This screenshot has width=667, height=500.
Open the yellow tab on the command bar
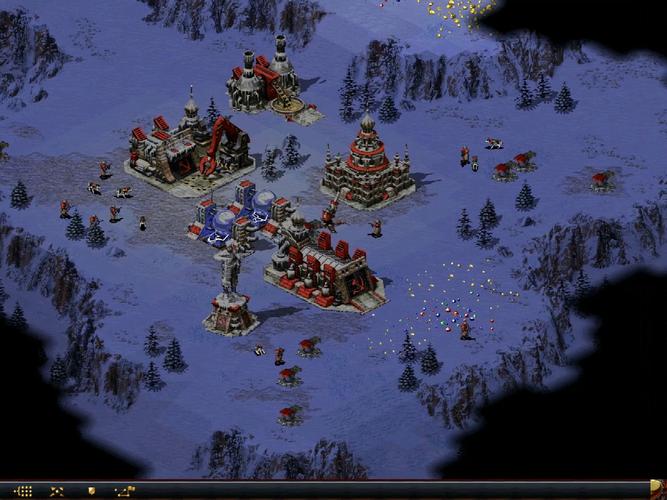[x=656, y=487]
